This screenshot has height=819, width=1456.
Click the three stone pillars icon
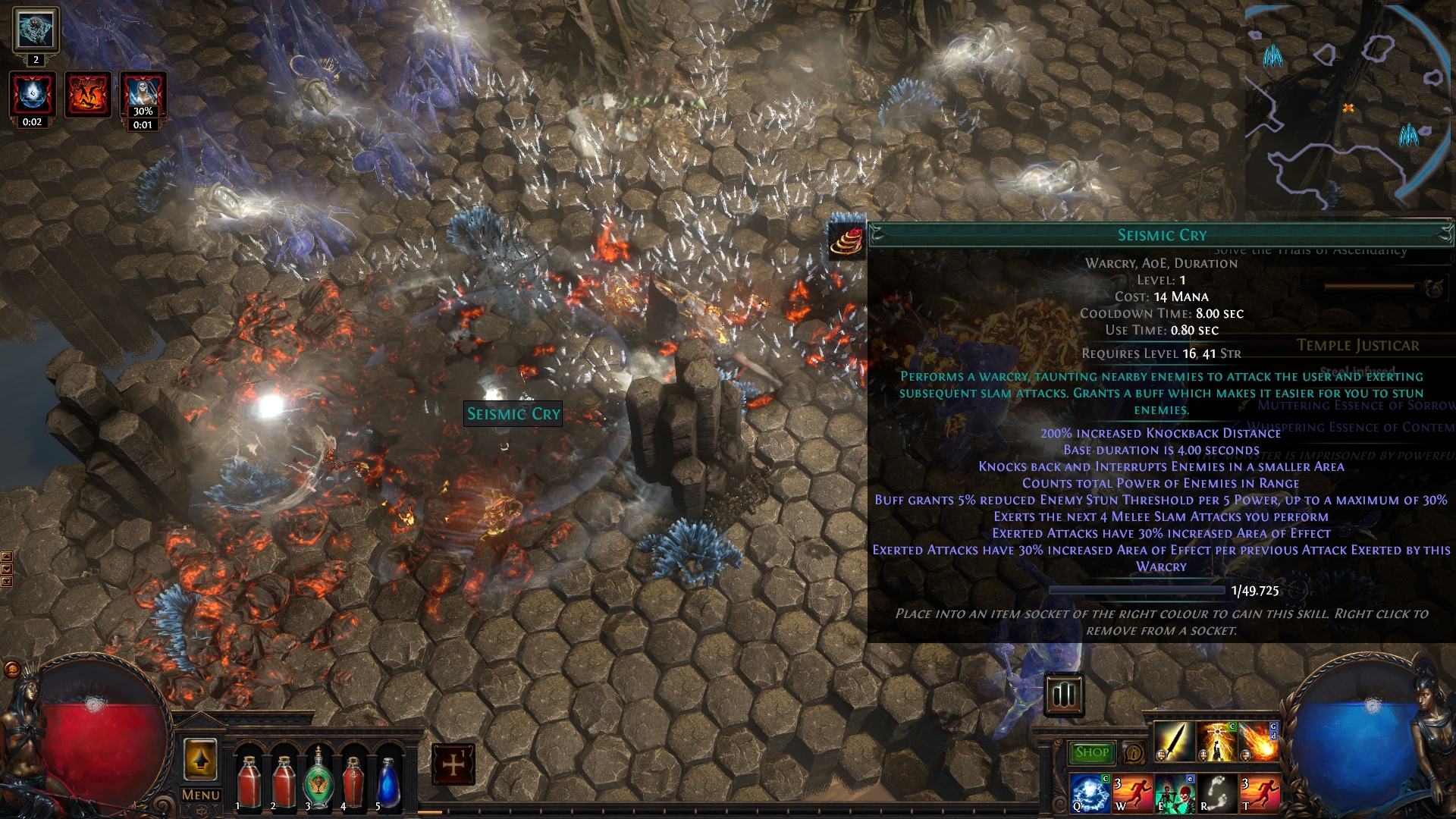click(x=1064, y=694)
